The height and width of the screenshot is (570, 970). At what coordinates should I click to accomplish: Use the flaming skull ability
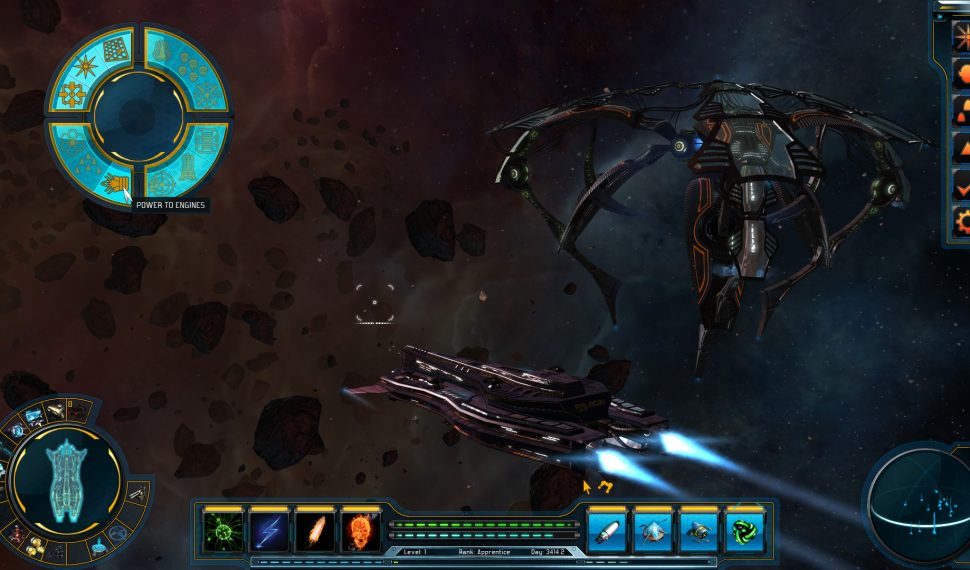(x=361, y=530)
